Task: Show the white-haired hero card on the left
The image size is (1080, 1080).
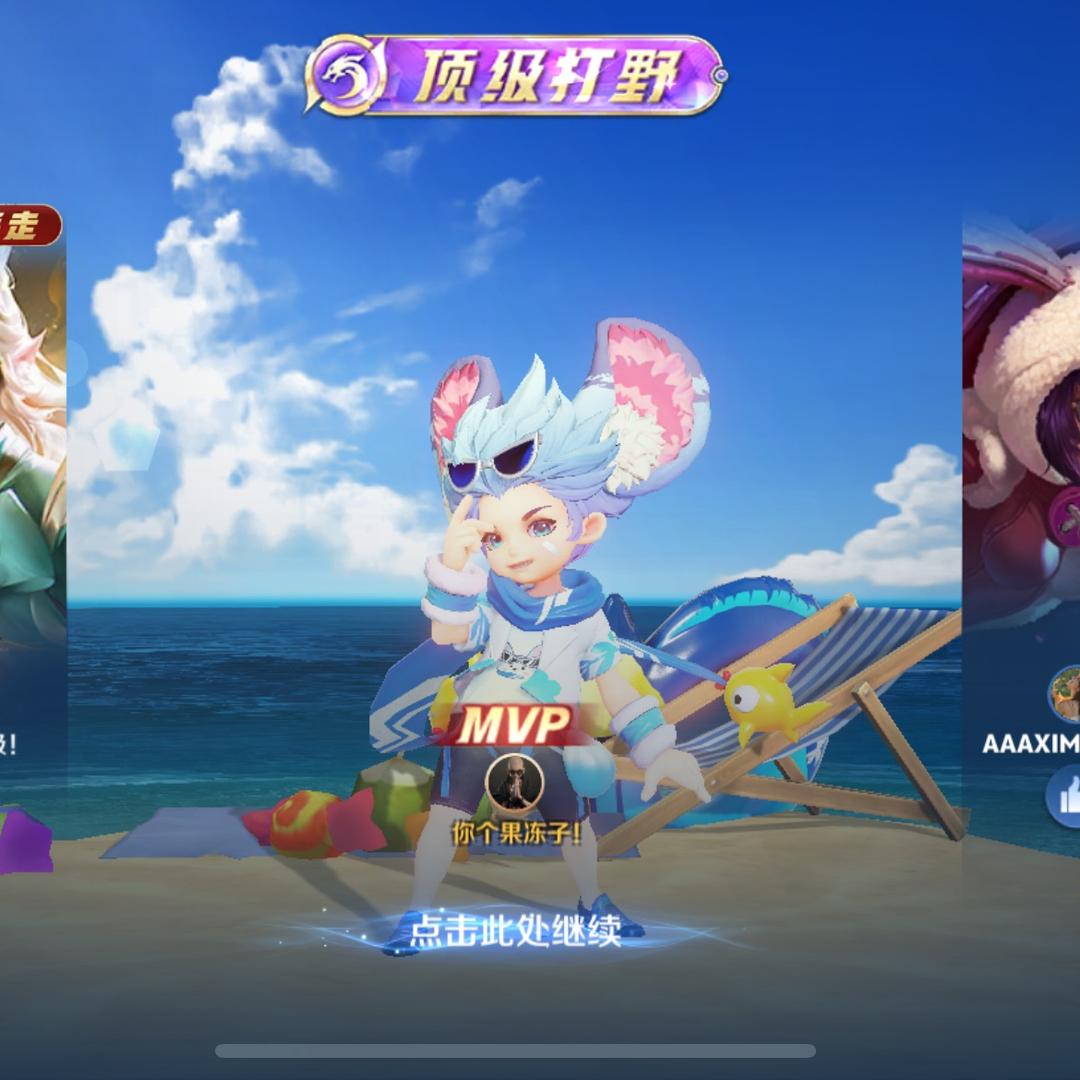Action: coord(33,450)
